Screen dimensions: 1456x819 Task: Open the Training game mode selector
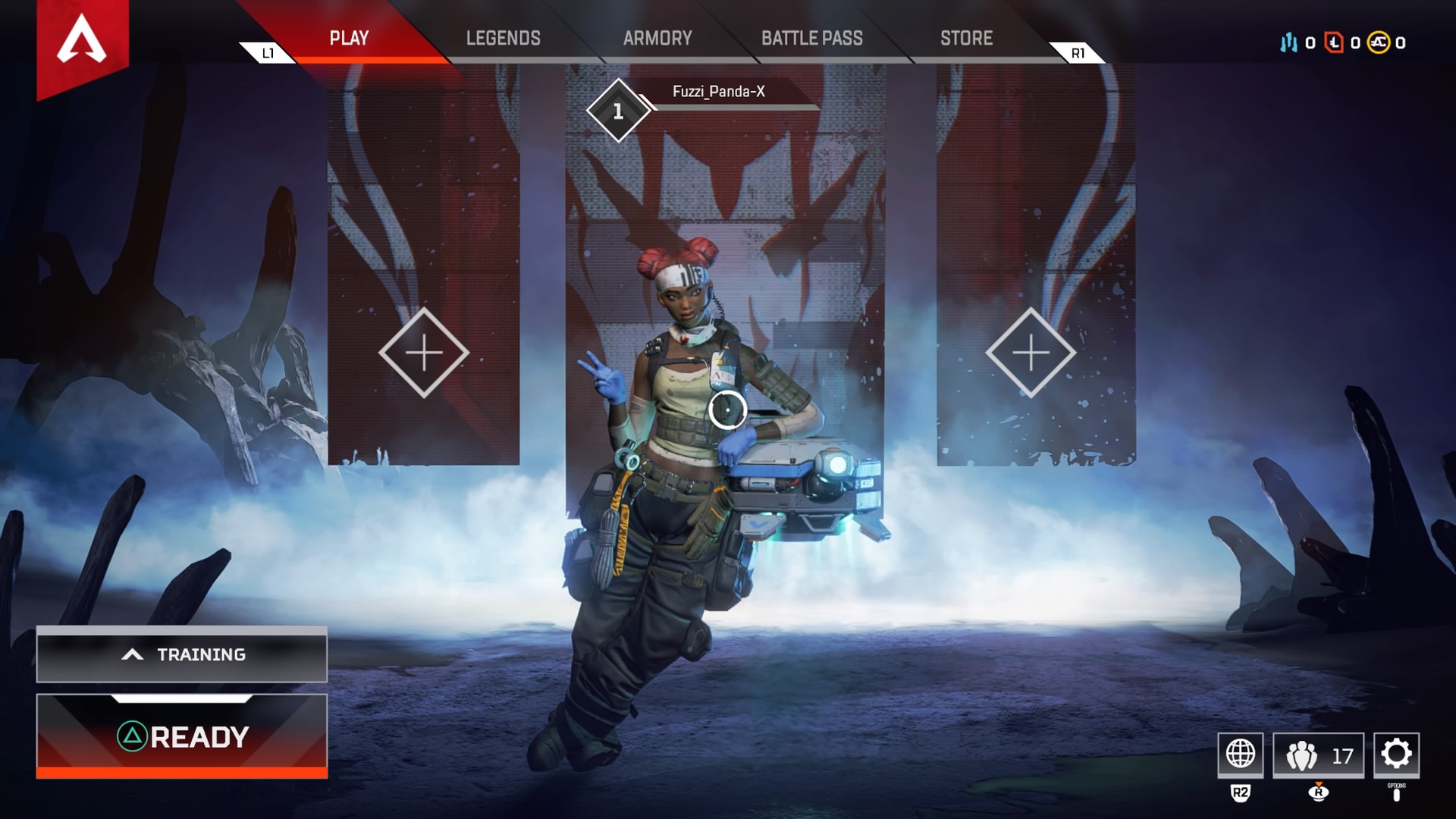182,654
